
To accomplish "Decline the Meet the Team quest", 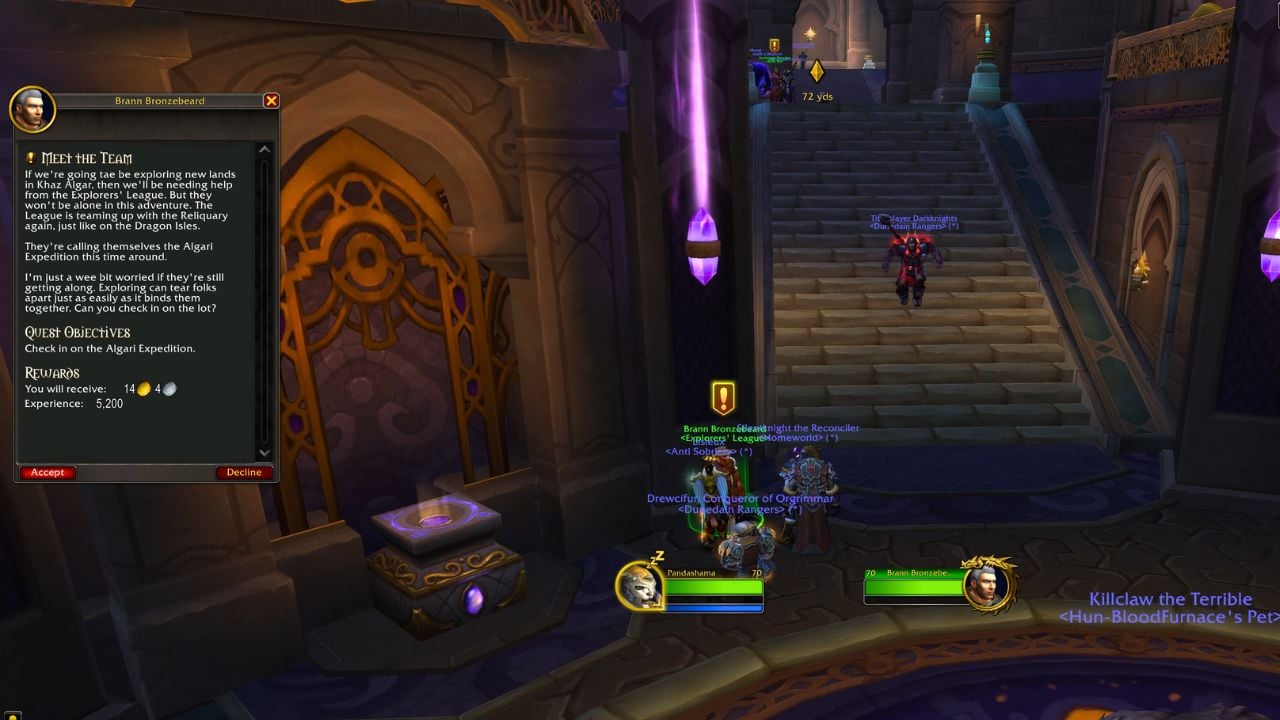I will [x=244, y=472].
